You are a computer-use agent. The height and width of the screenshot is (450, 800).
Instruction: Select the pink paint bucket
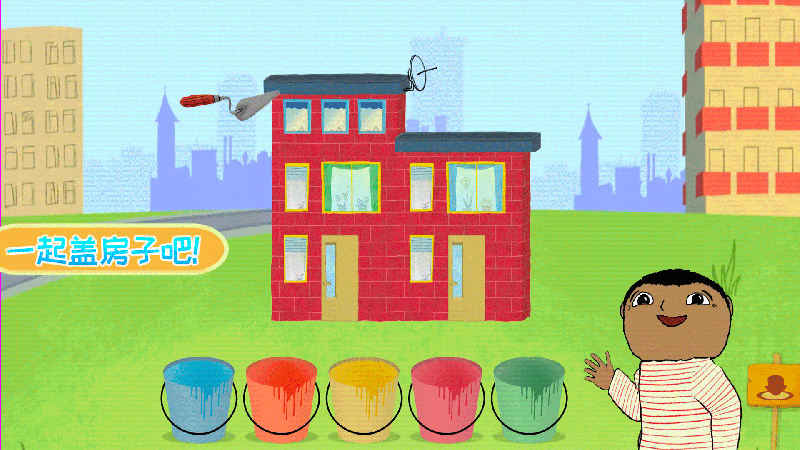click(446, 399)
